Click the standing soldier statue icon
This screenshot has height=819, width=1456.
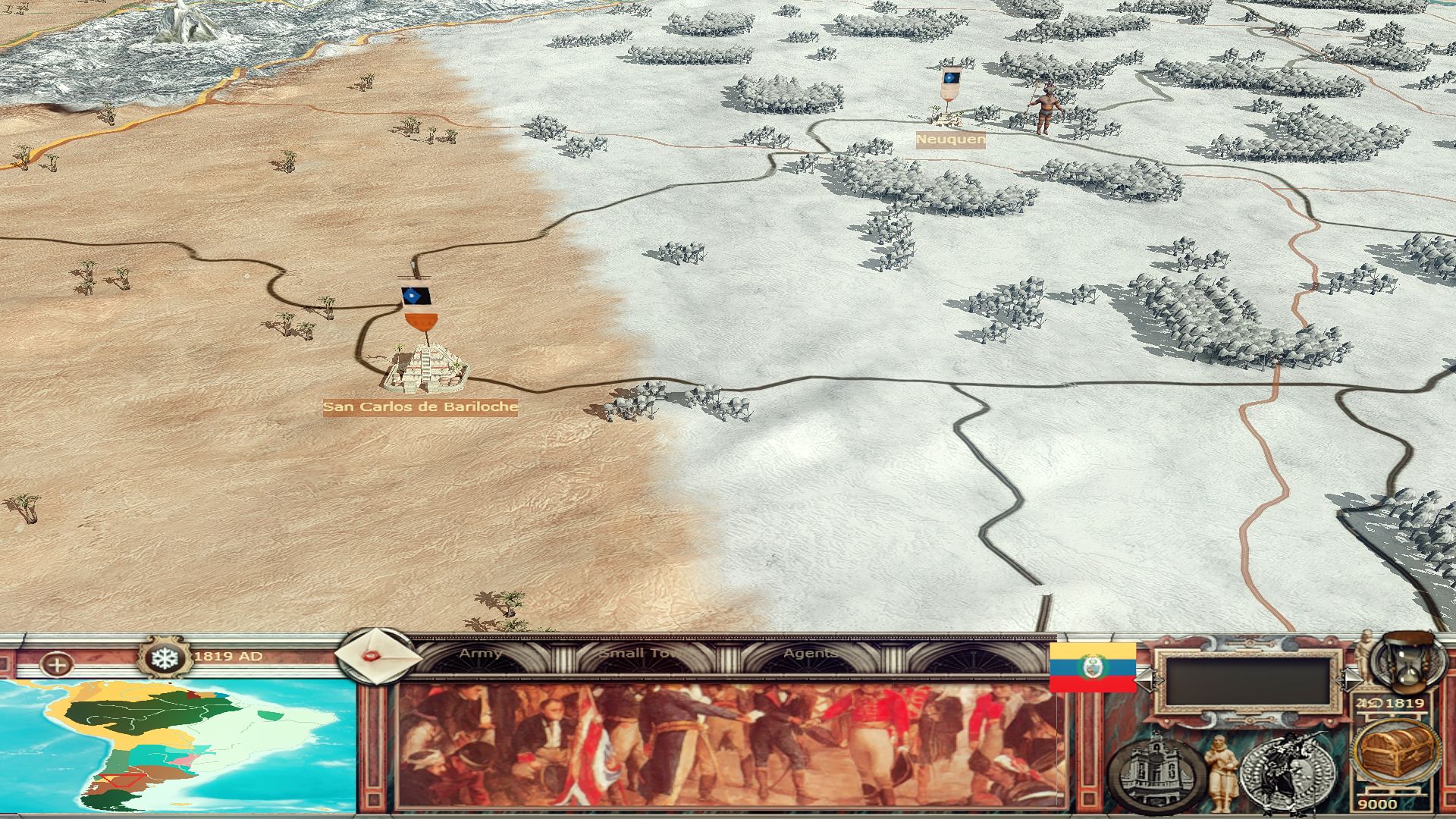point(1219,772)
